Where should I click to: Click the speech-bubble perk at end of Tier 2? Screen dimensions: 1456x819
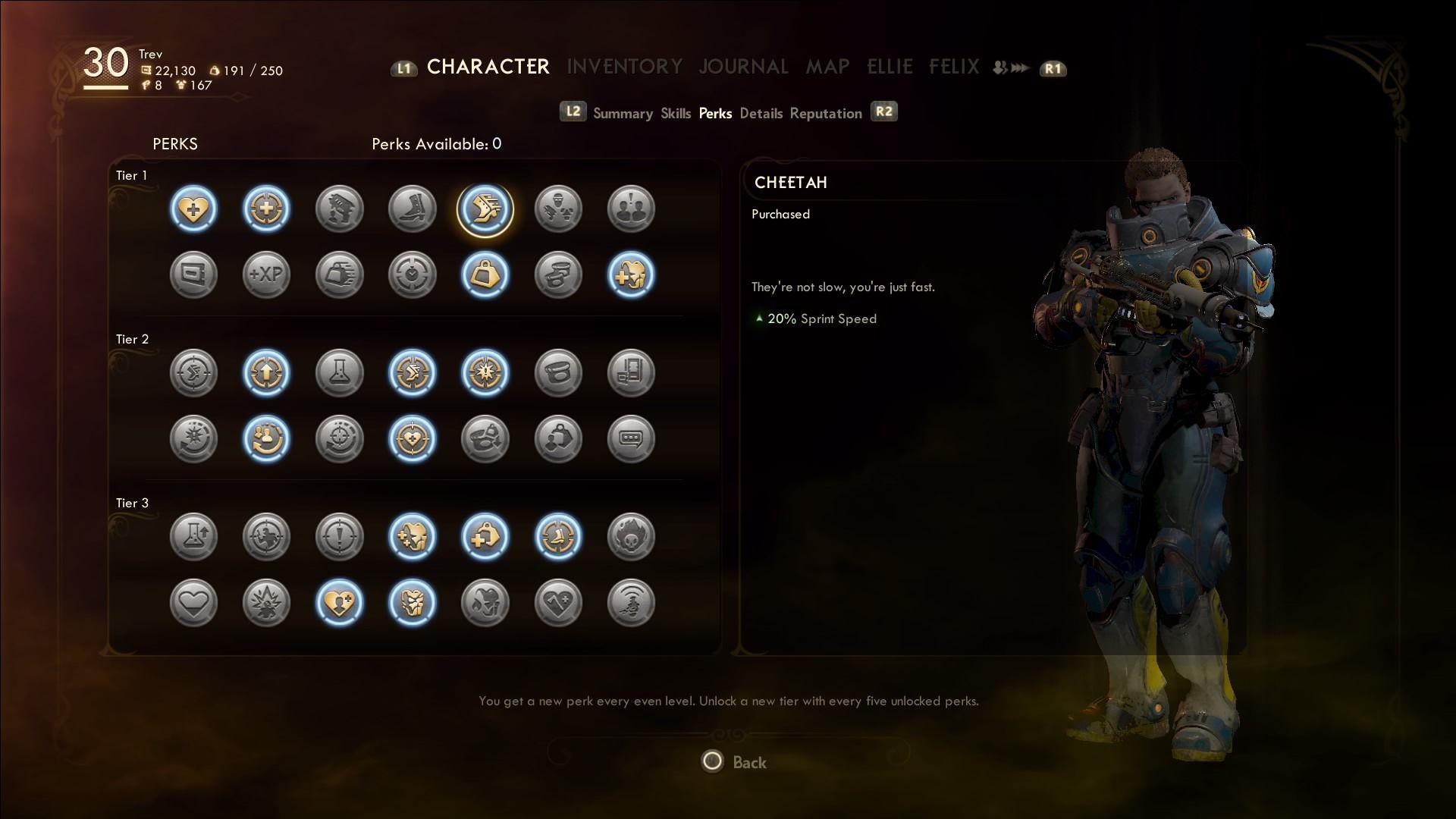(x=632, y=438)
